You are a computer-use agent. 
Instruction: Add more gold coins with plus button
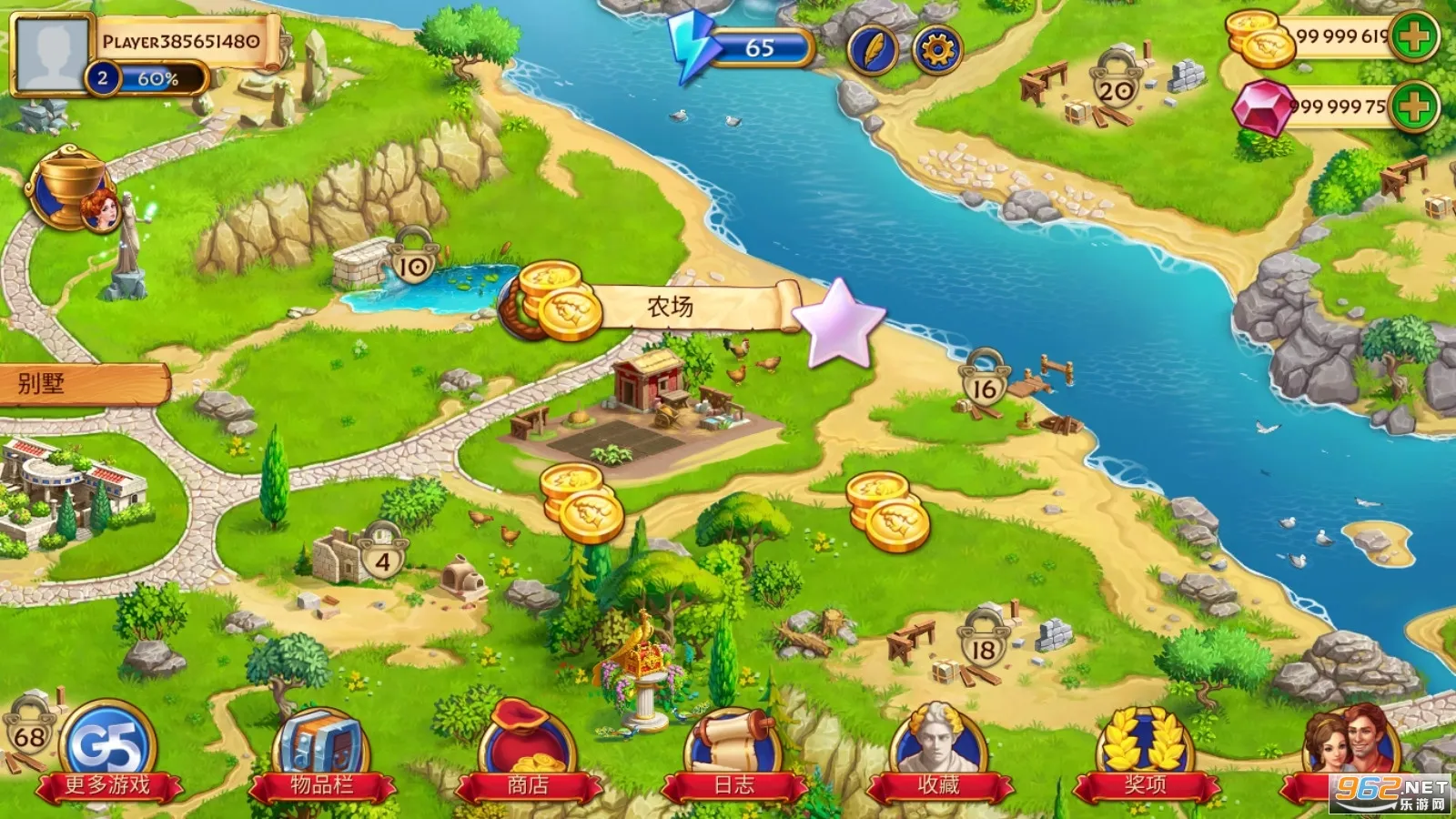tap(1413, 37)
